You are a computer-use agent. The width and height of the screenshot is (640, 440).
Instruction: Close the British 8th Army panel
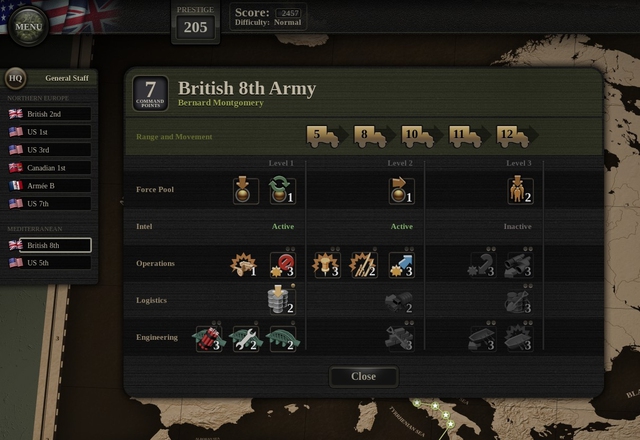coord(363,376)
